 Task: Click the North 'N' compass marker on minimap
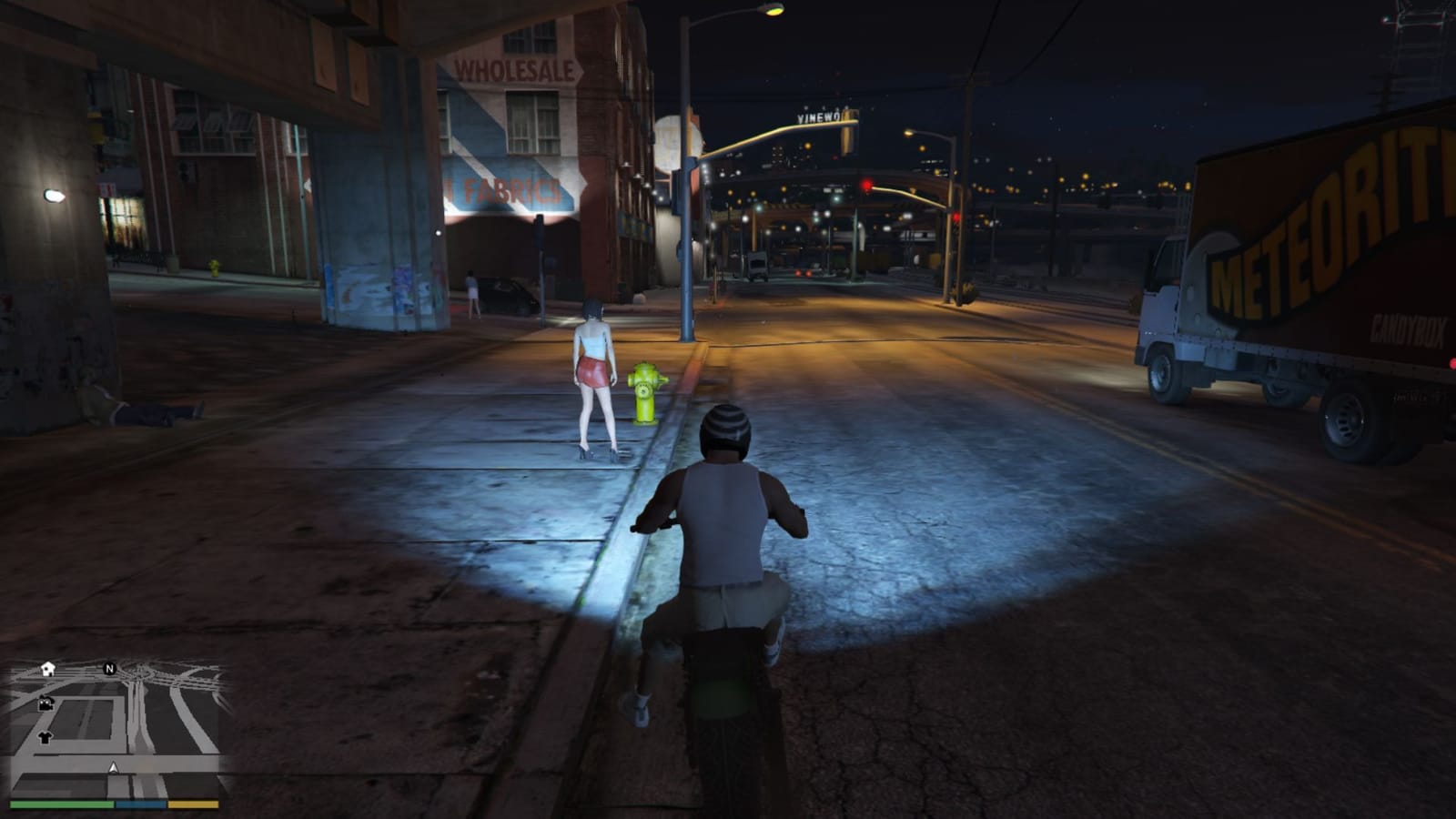109,669
